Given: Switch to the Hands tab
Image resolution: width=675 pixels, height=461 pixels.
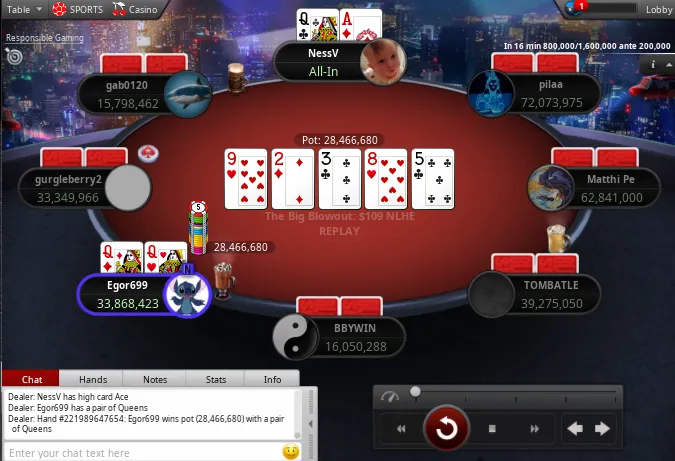Looking at the screenshot, I should [93, 380].
